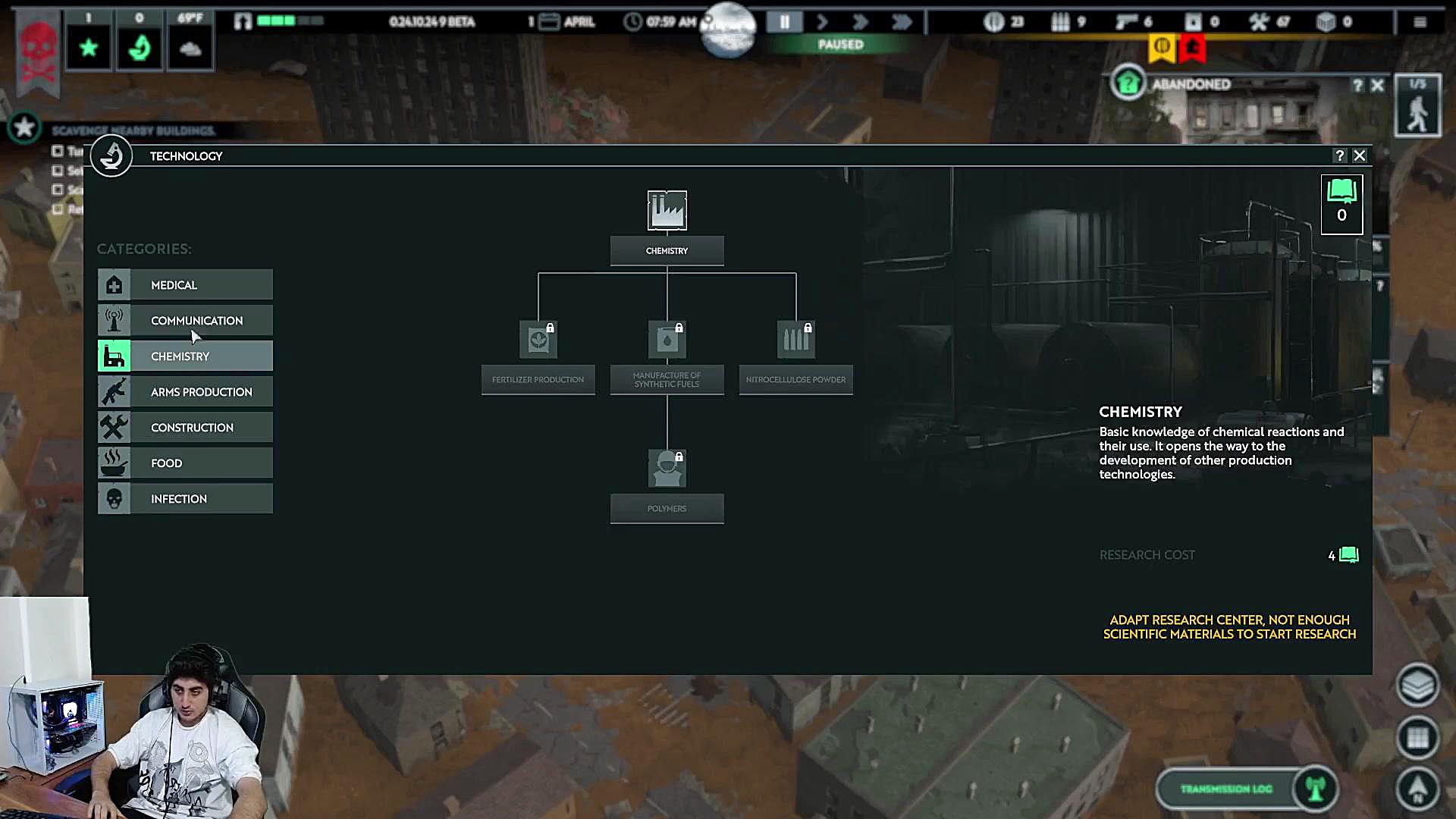The width and height of the screenshot is (1456, 819).
Task: Open the Medical technology category
Action: tap(185, 285)
